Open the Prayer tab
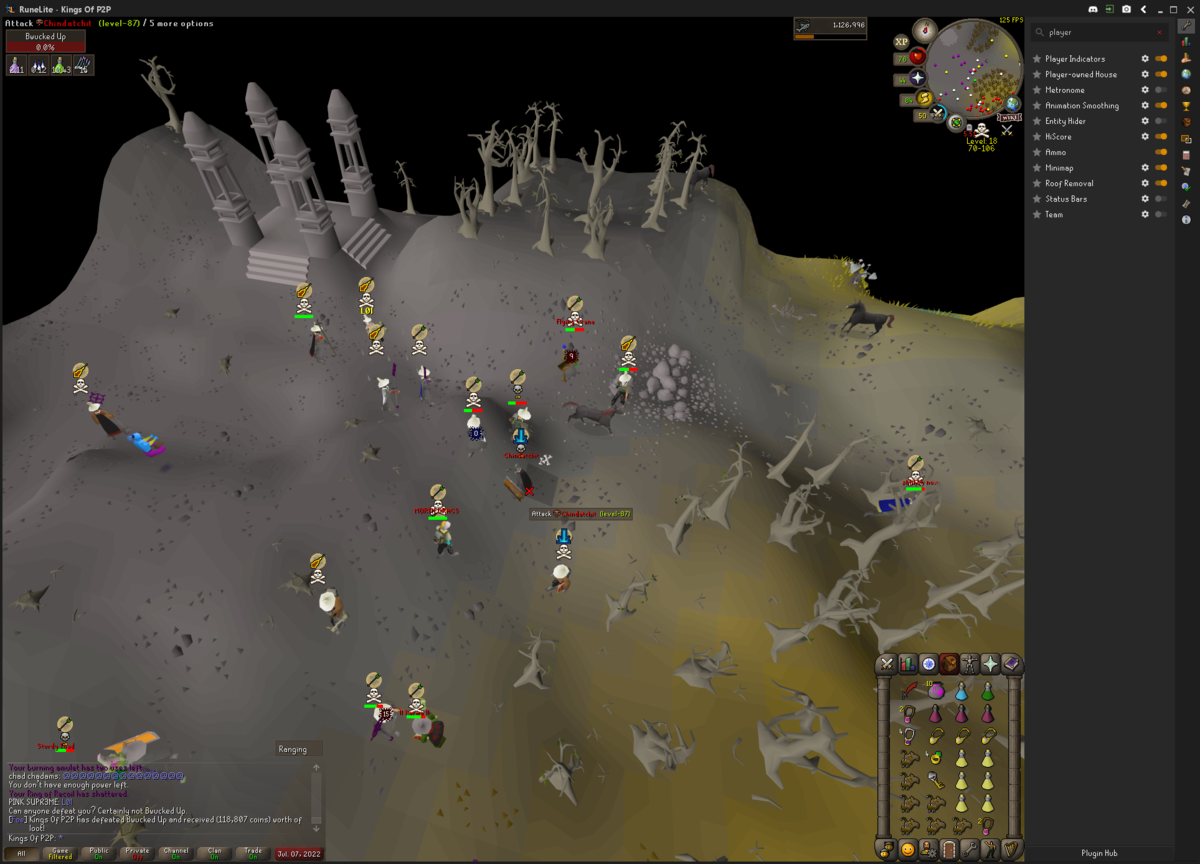 coord(990,664)
